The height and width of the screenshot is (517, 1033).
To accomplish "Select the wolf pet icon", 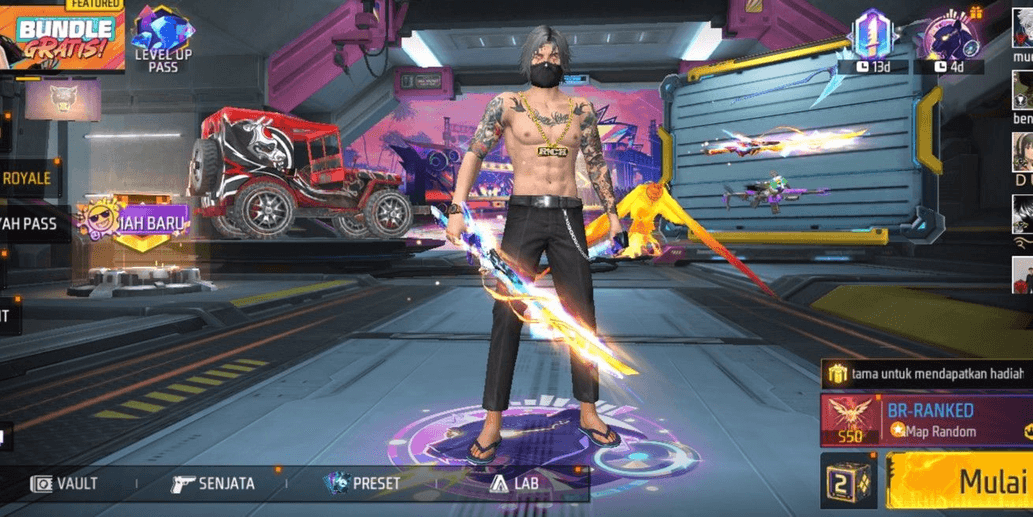I will click(x=63, y=101).
